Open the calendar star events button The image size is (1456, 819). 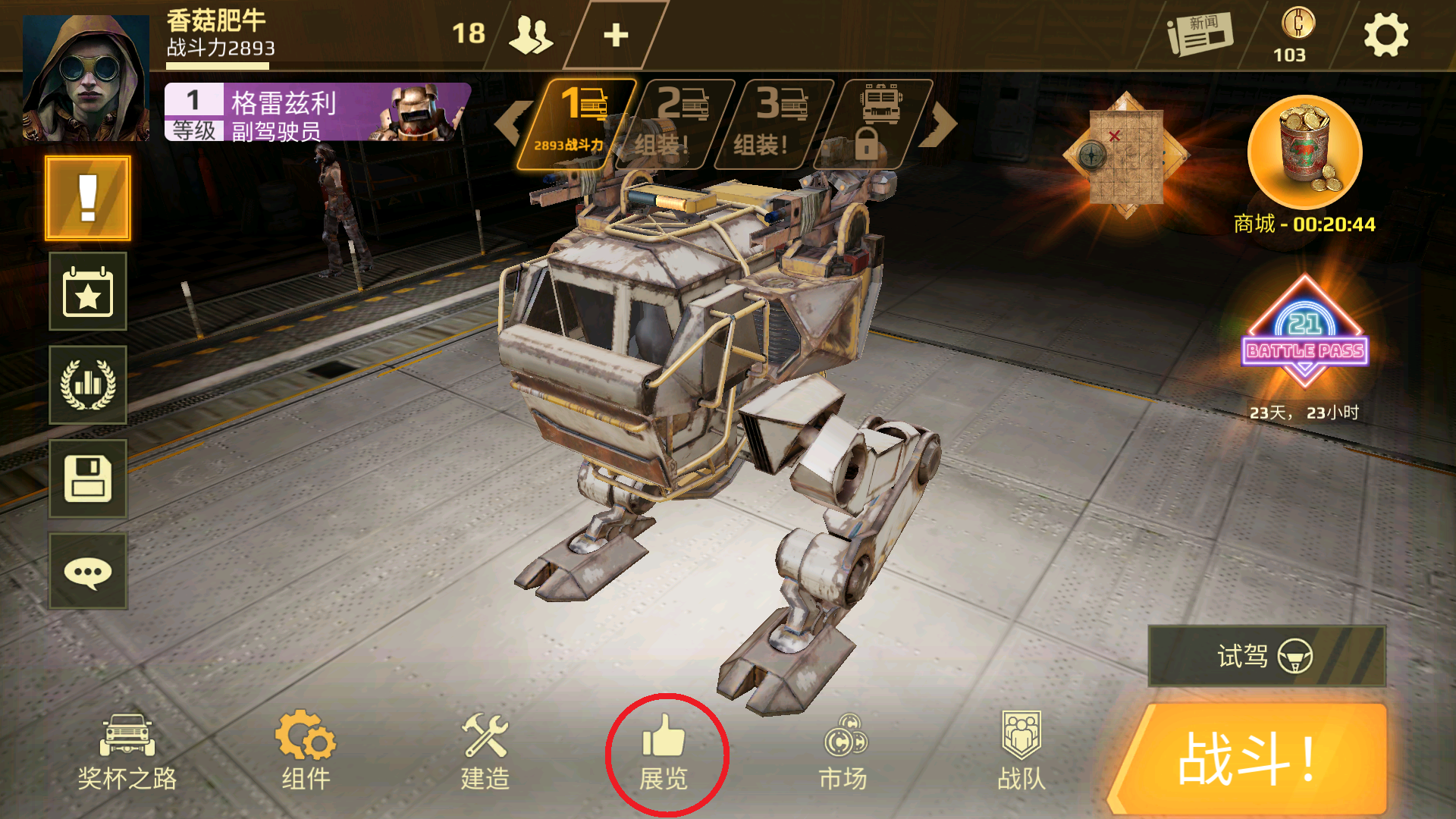[x=88, y=292]
